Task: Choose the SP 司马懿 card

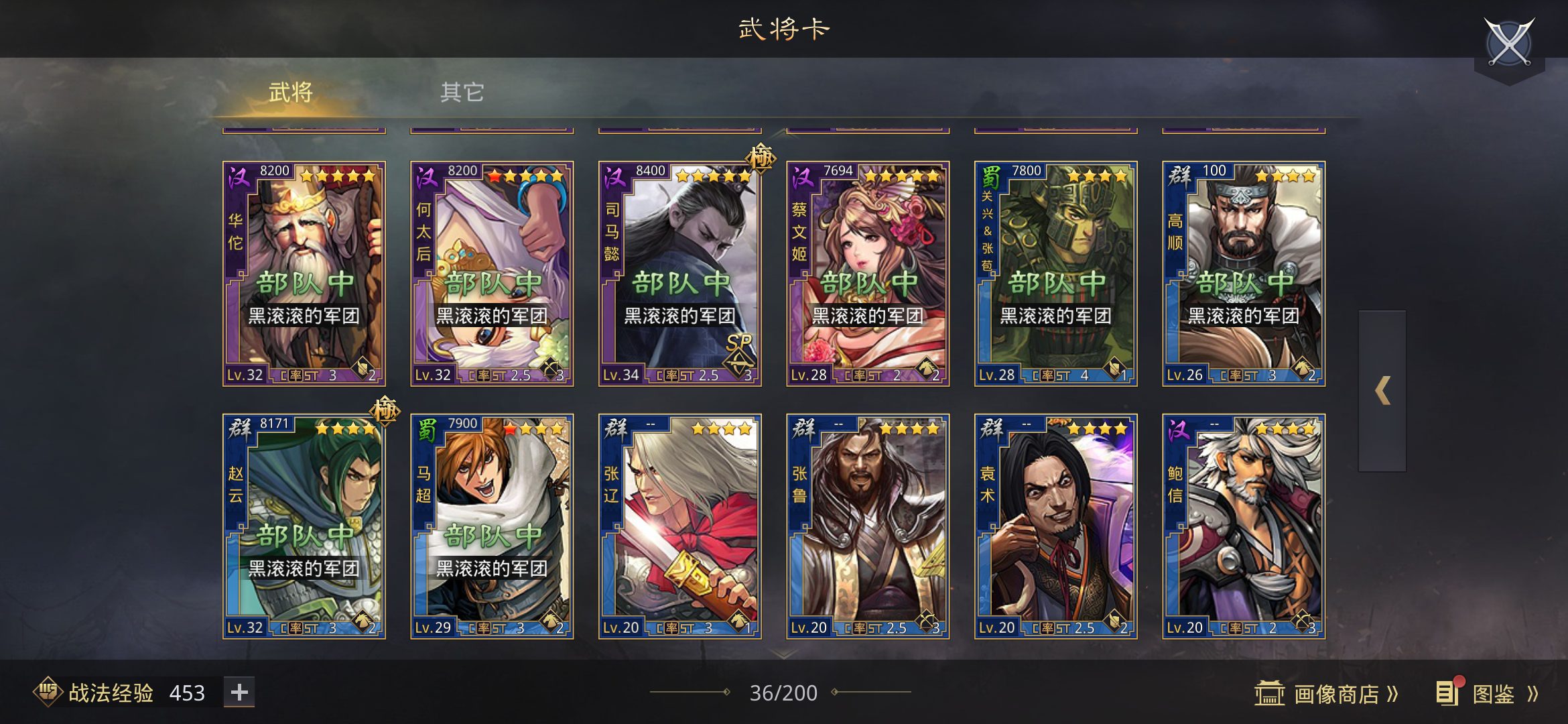Action: pos(679,274)
